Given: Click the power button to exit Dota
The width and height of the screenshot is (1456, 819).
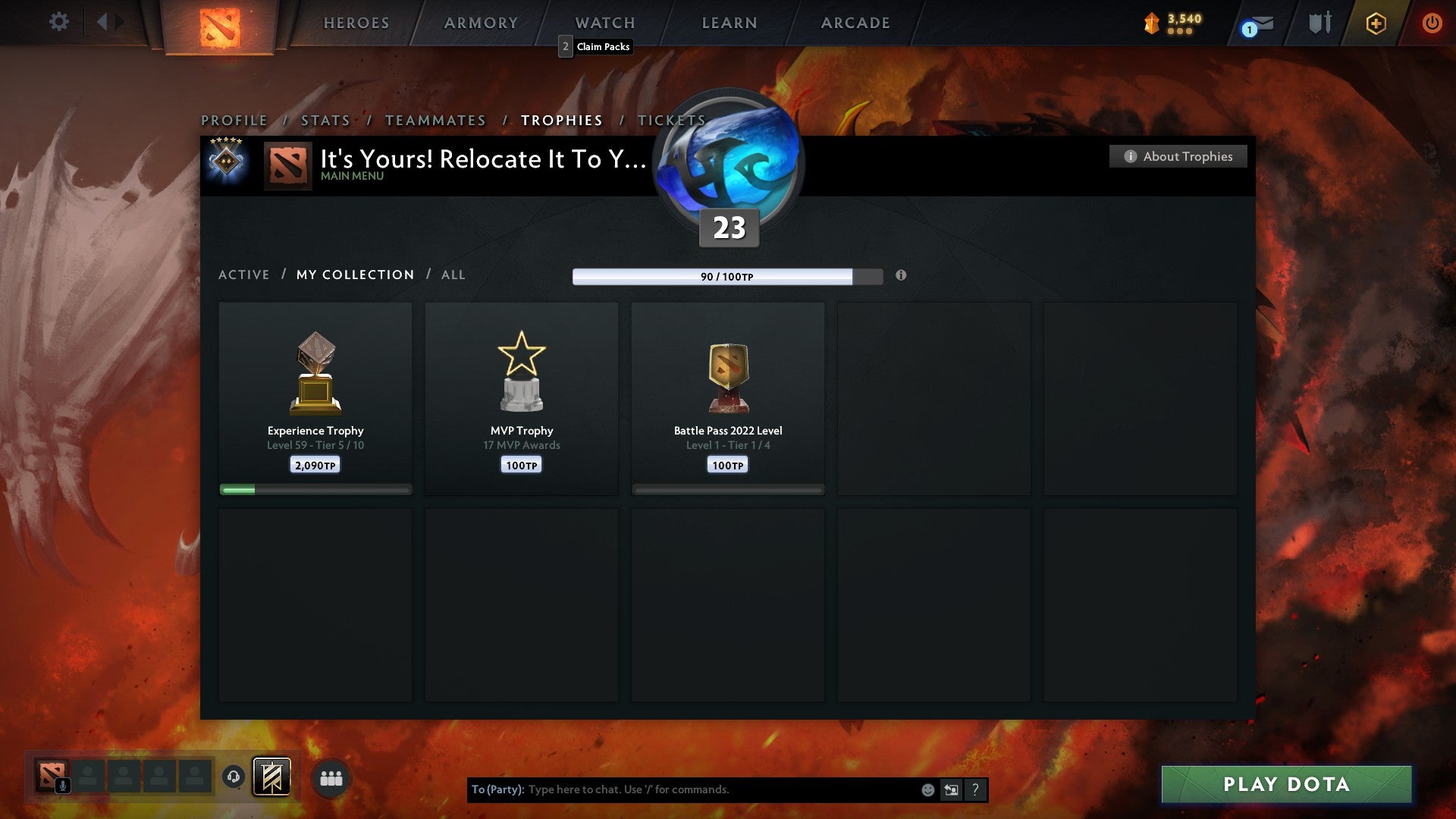Looking at the screenshot, I should (1432, 23).
